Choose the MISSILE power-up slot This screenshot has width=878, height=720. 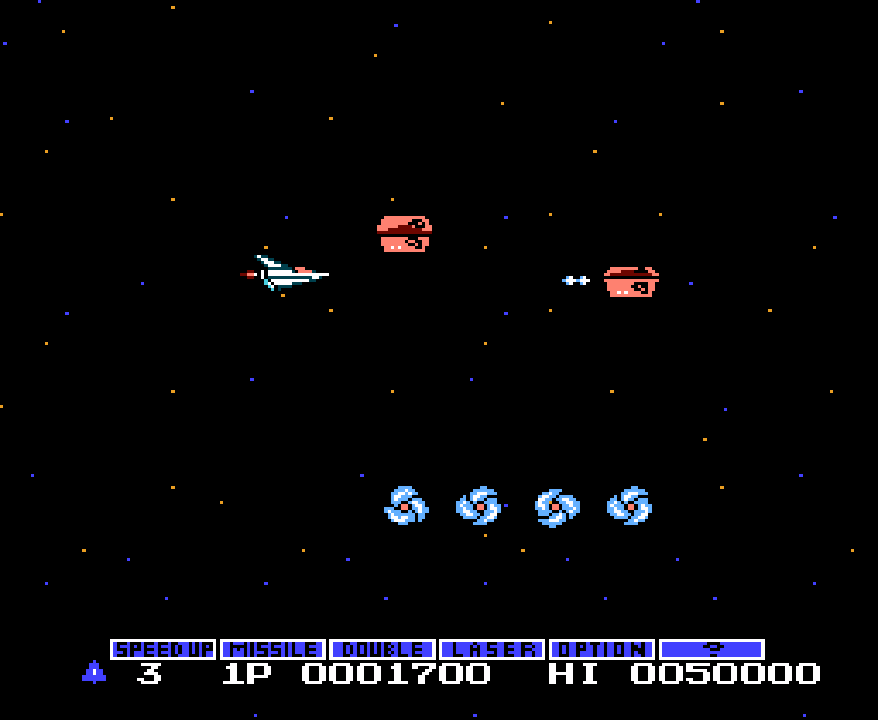pyautogui.click(x=273, y=649)
